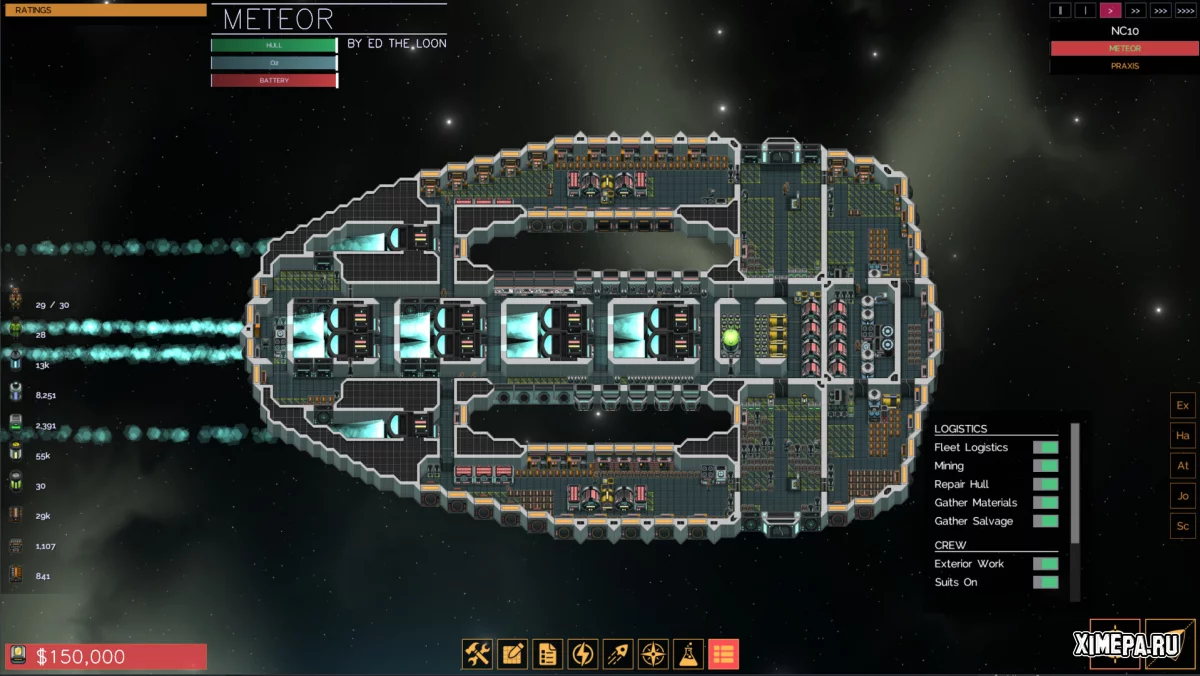Image resolution: width=1200 pixels, height=676 pixels.
Task: Select the Praxis ship in the fleet list
Action: click(1125, 66)
